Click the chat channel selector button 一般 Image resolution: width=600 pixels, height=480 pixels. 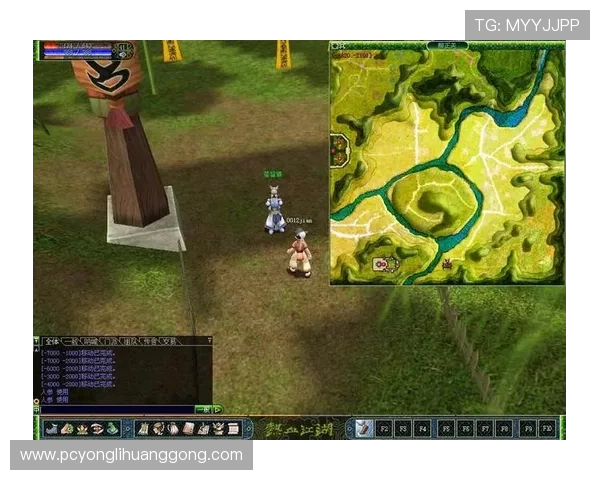(203, 409)
